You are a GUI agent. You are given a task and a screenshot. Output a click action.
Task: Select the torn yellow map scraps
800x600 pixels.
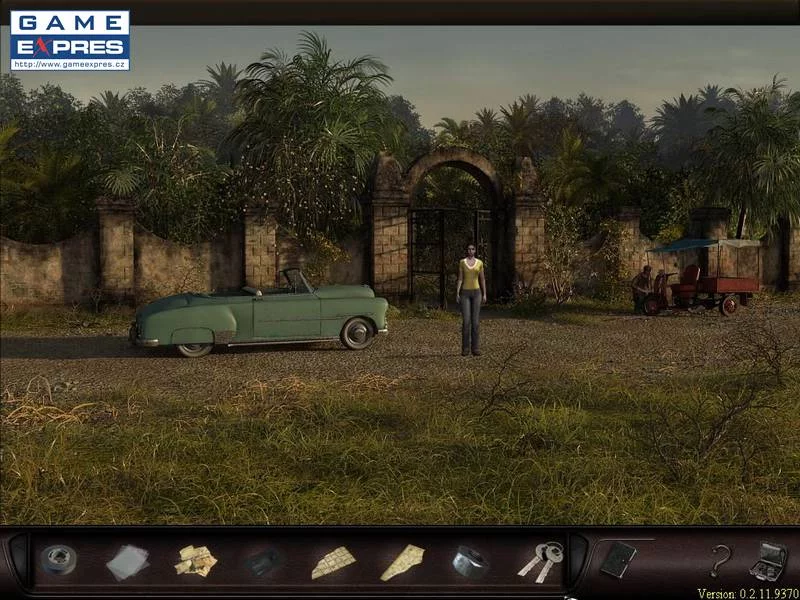click(196, 561)
